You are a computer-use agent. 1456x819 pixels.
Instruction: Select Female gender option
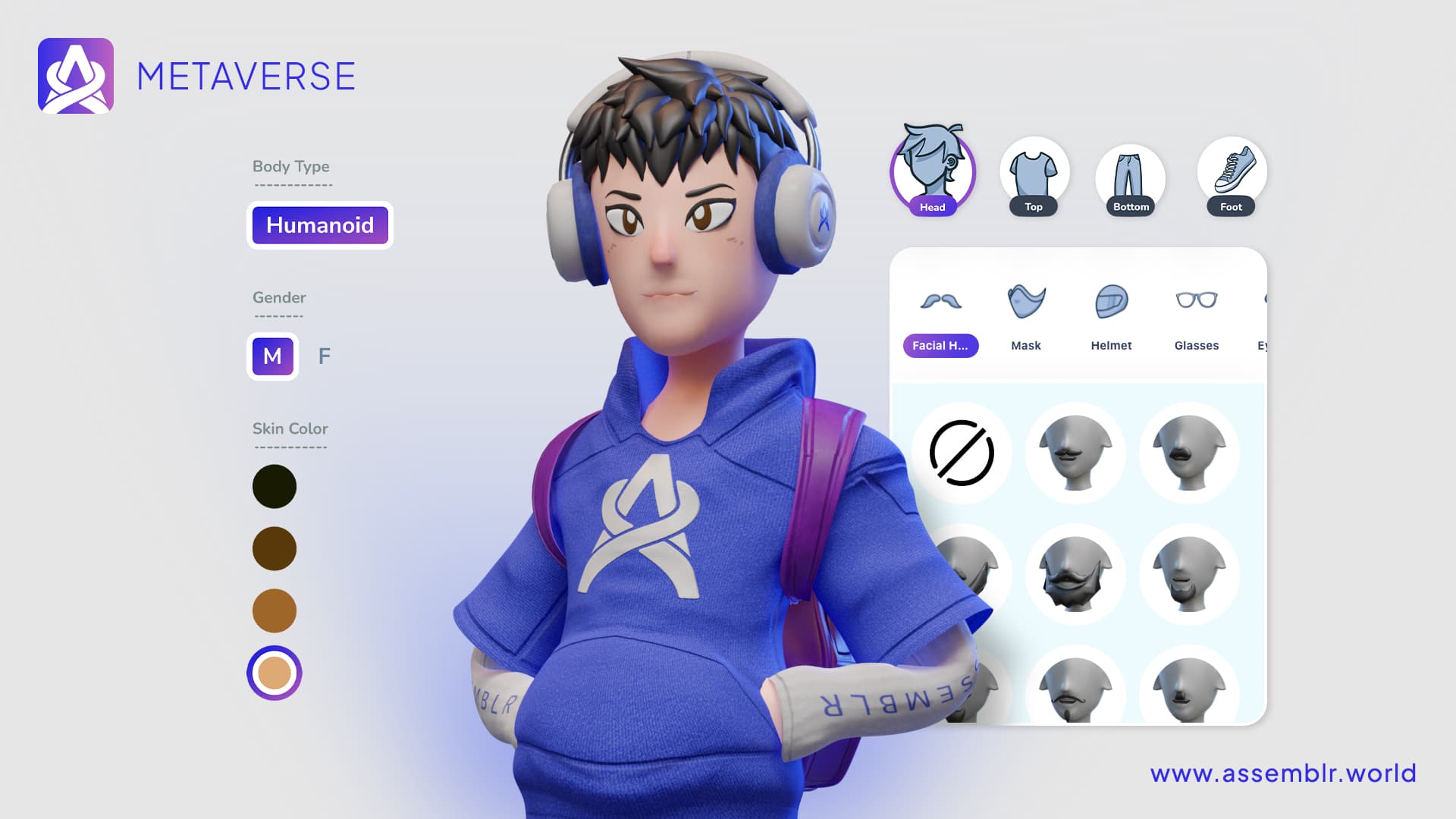click(325, 356)
